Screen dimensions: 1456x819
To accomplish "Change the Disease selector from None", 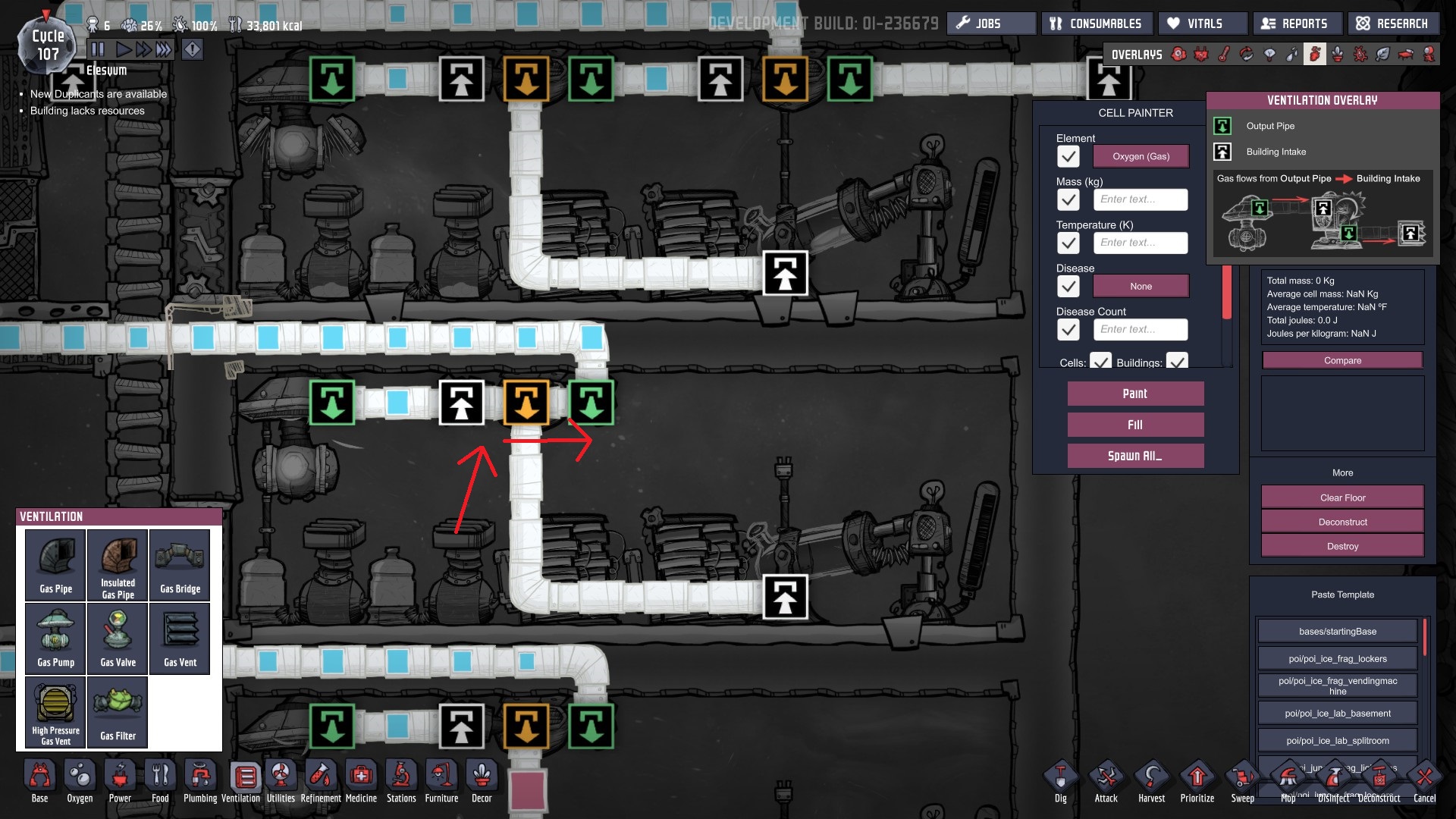I will tap(1141, 286).
